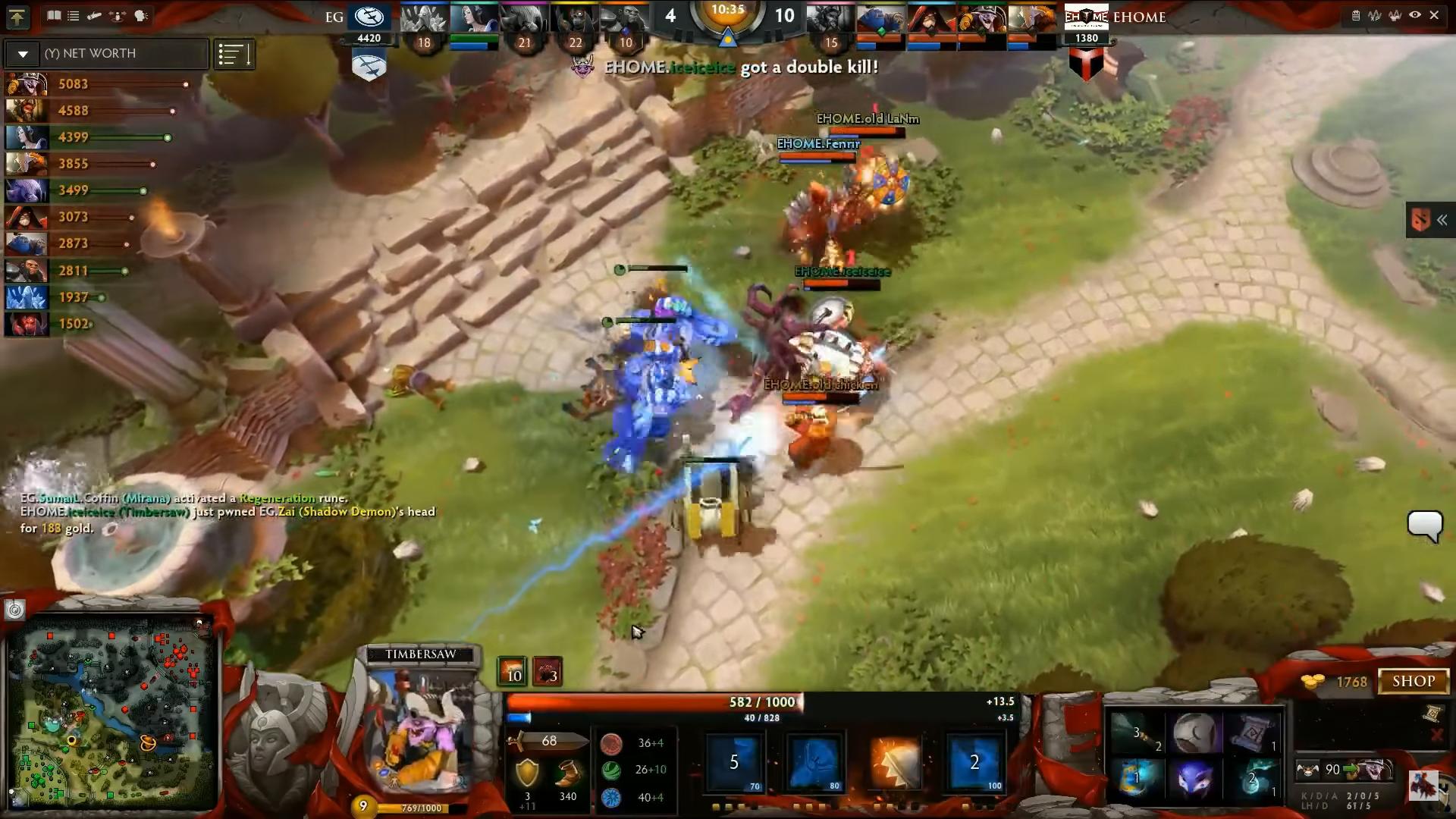Click the gold up-arrow button in top-left corner
1456x819 pixels.
17,17
